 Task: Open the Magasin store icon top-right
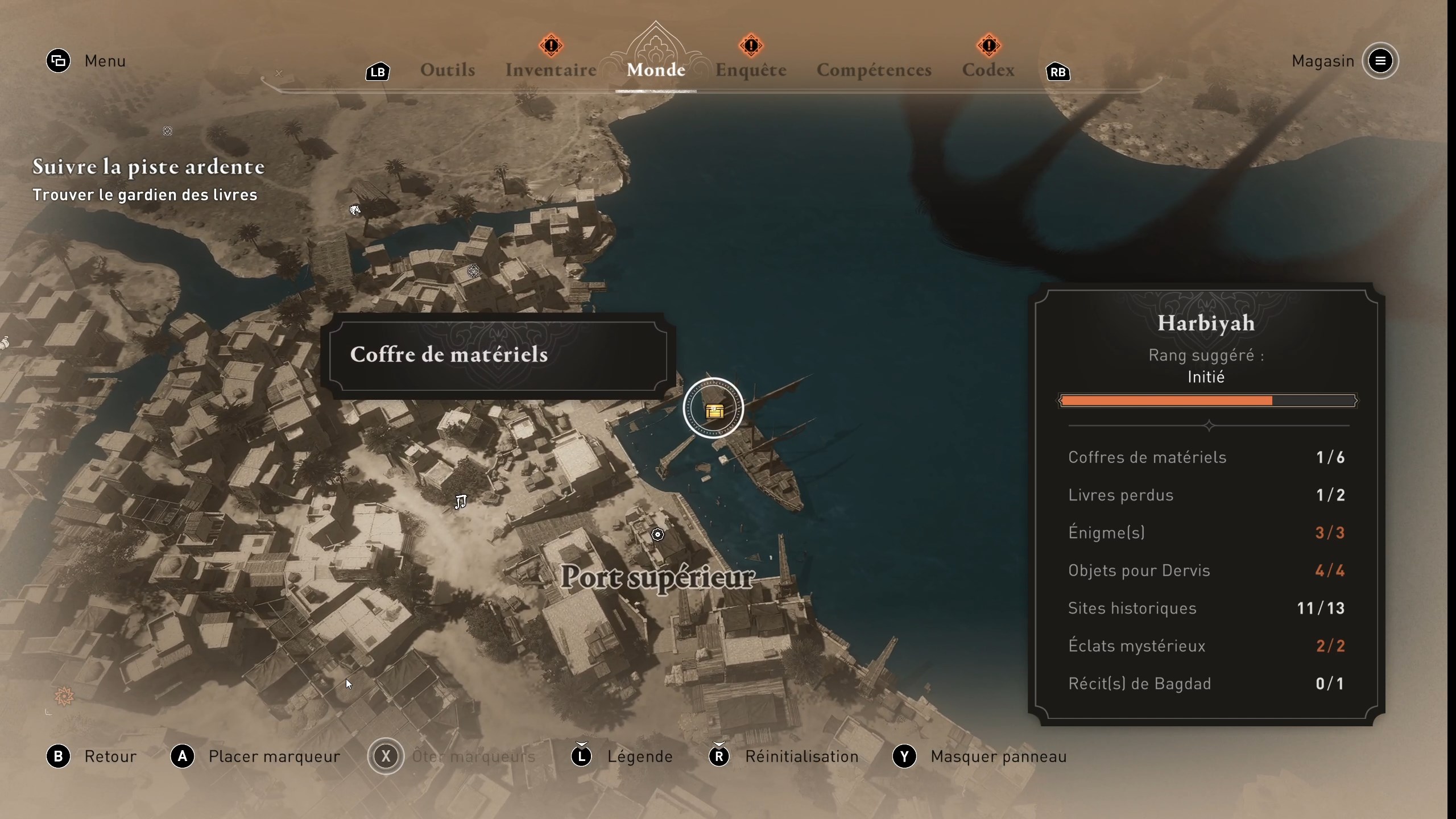tap(1381, 61)
